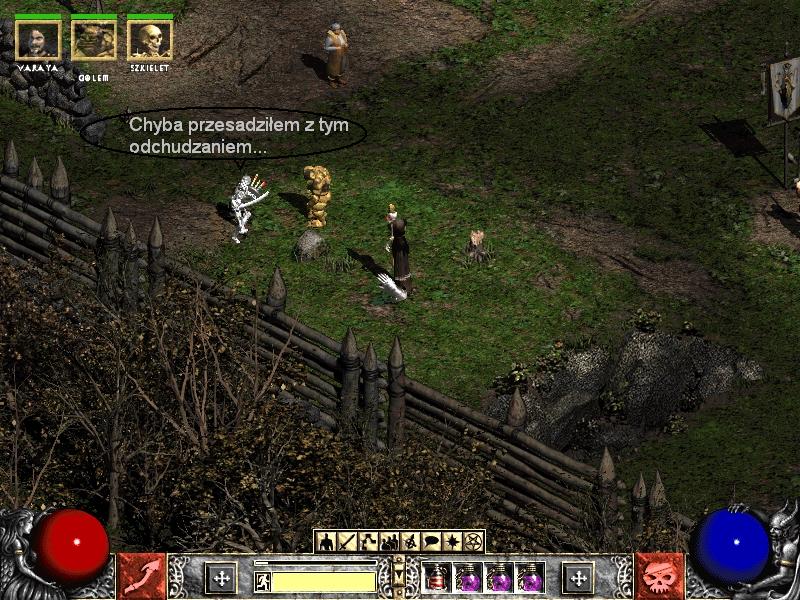Select the Szkielet skeleton portrait
Viewport: 800px width, 600px height.
150,39
